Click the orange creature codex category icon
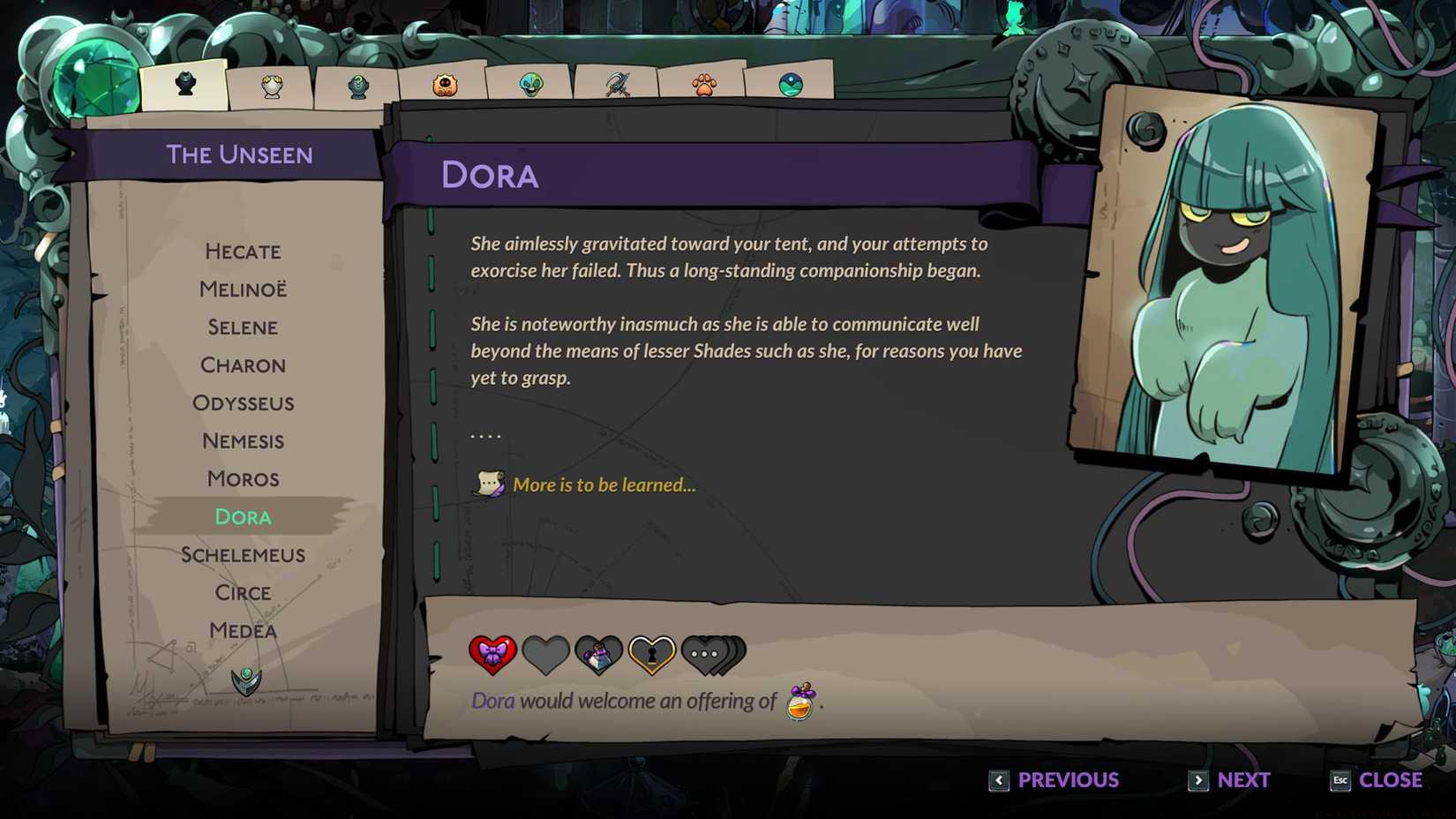 coord(443,84)
